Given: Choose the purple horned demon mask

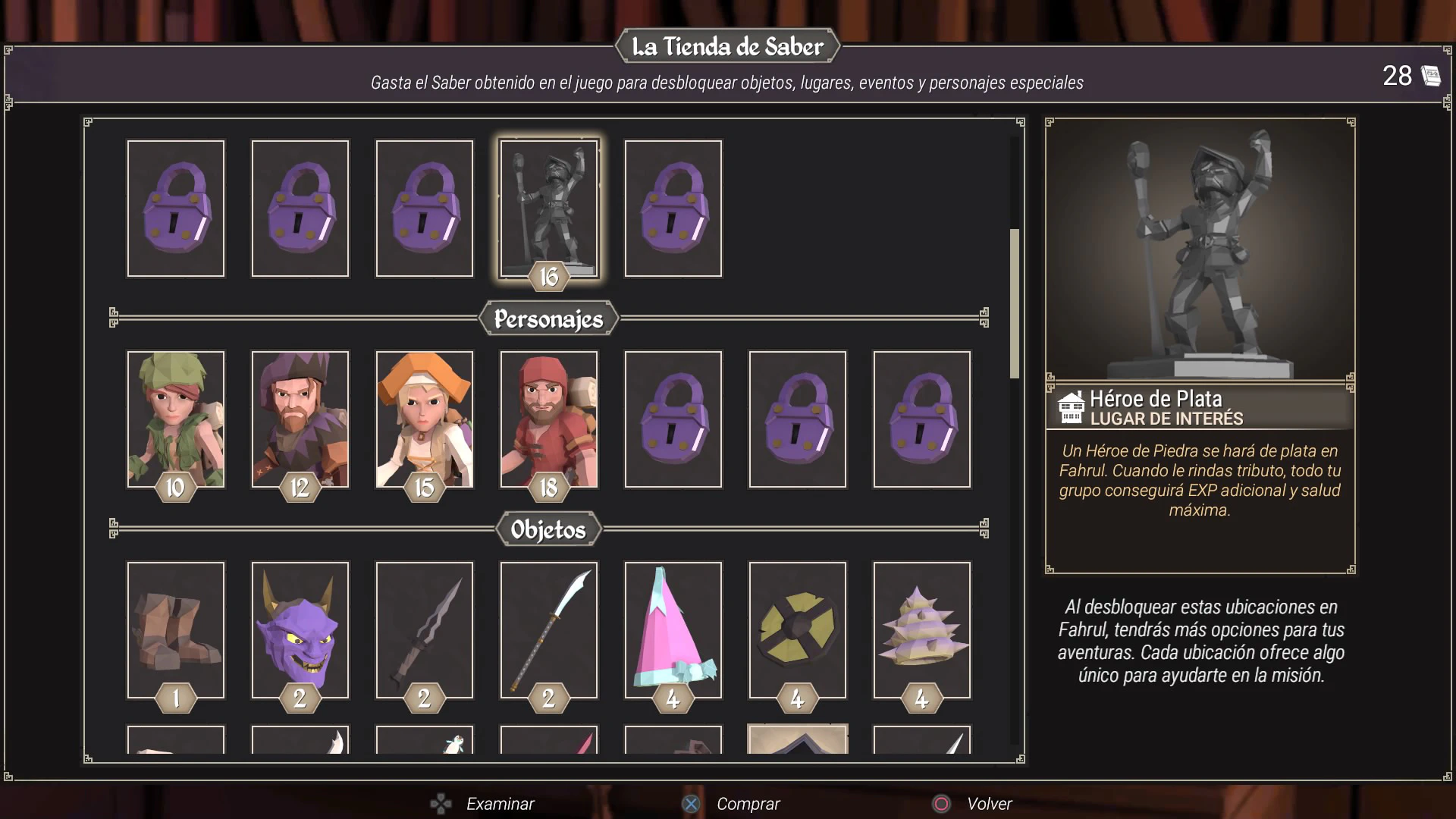Looking at the screenshot, I should [x=300, y=629].
